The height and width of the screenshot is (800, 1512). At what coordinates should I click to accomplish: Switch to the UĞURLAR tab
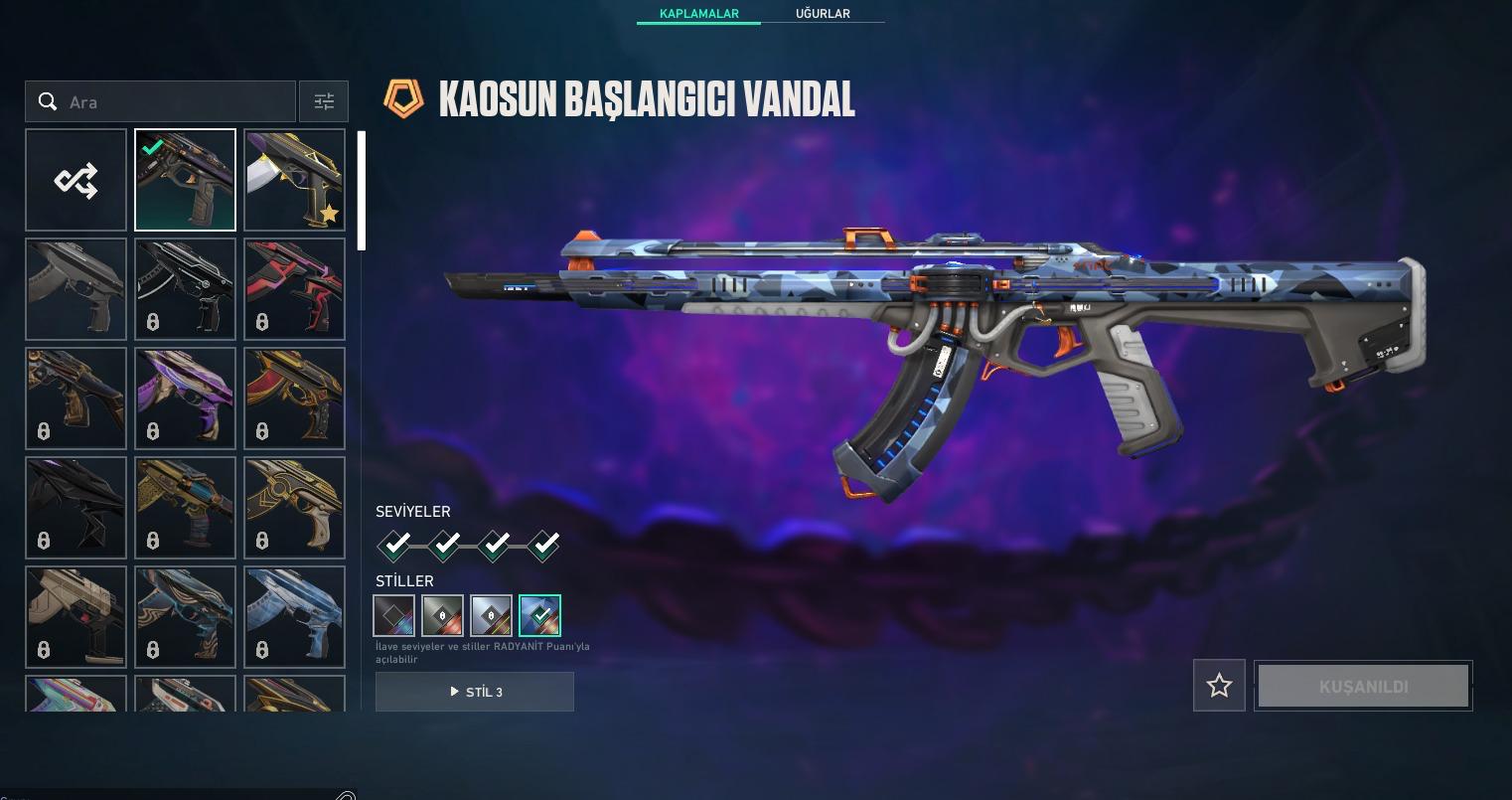click(x=825, y=13)
